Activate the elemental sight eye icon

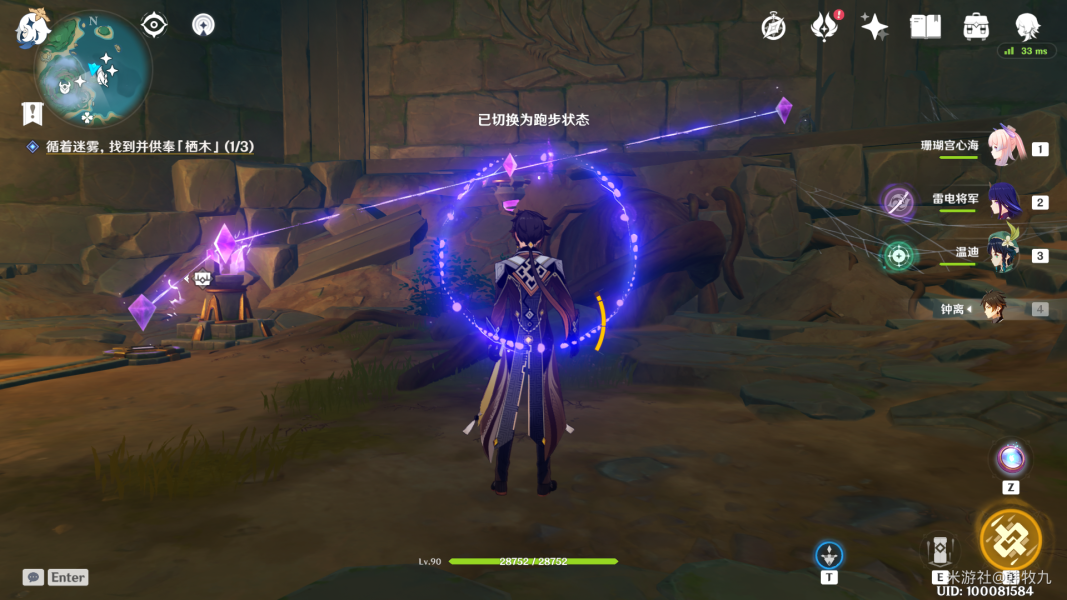click(154, 25)
